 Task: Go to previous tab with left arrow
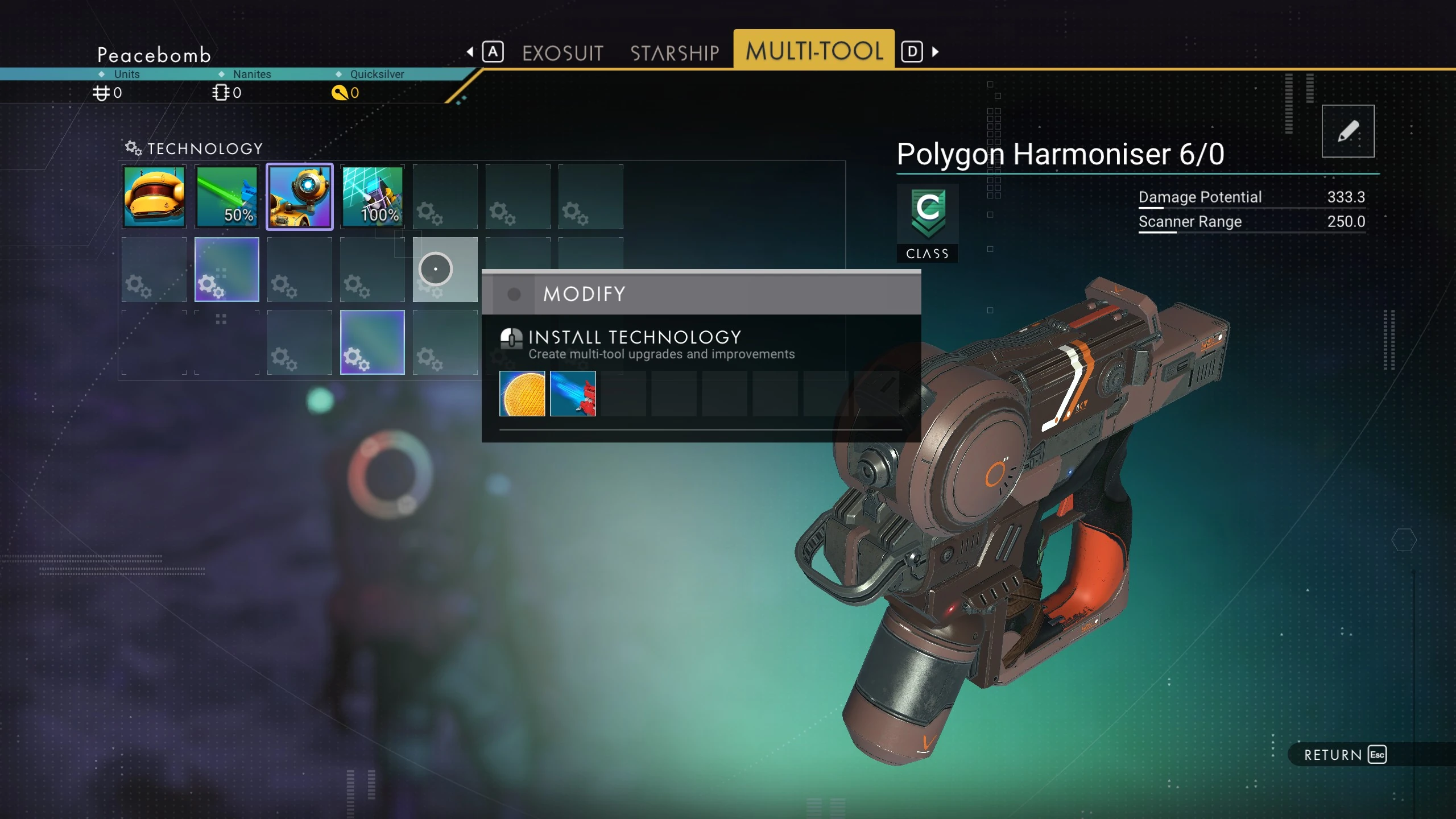470,52
